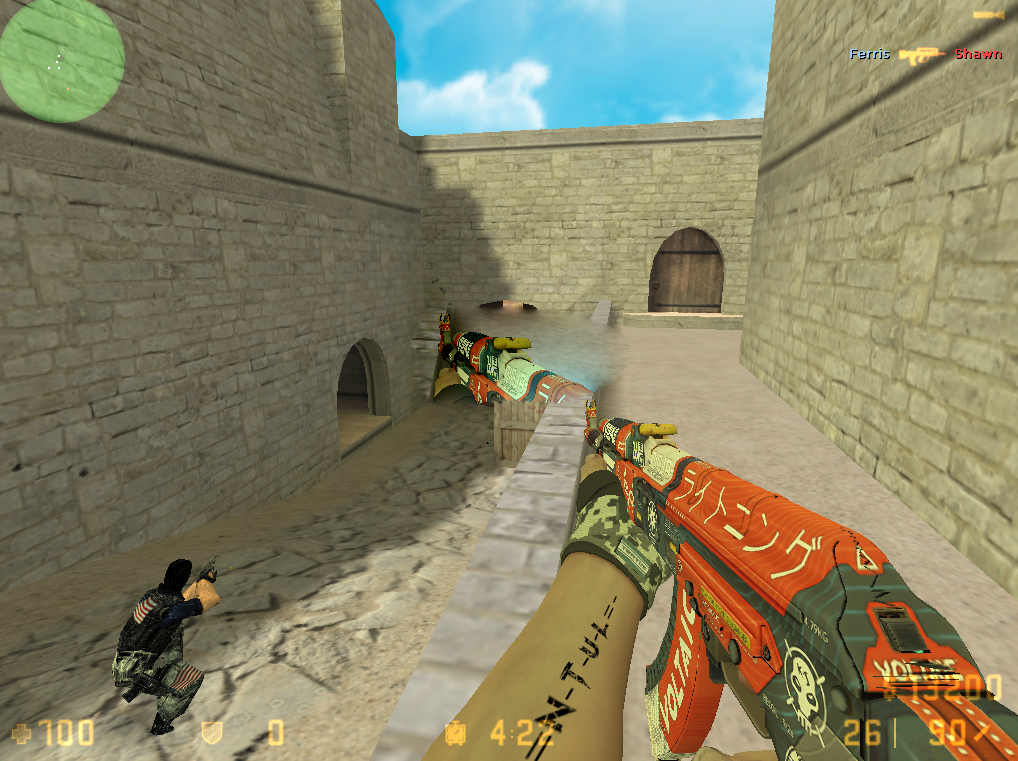Select the Shawn name in kill feed
Viewport: 1018px width, 761px height.
click(x=977, y=54)
